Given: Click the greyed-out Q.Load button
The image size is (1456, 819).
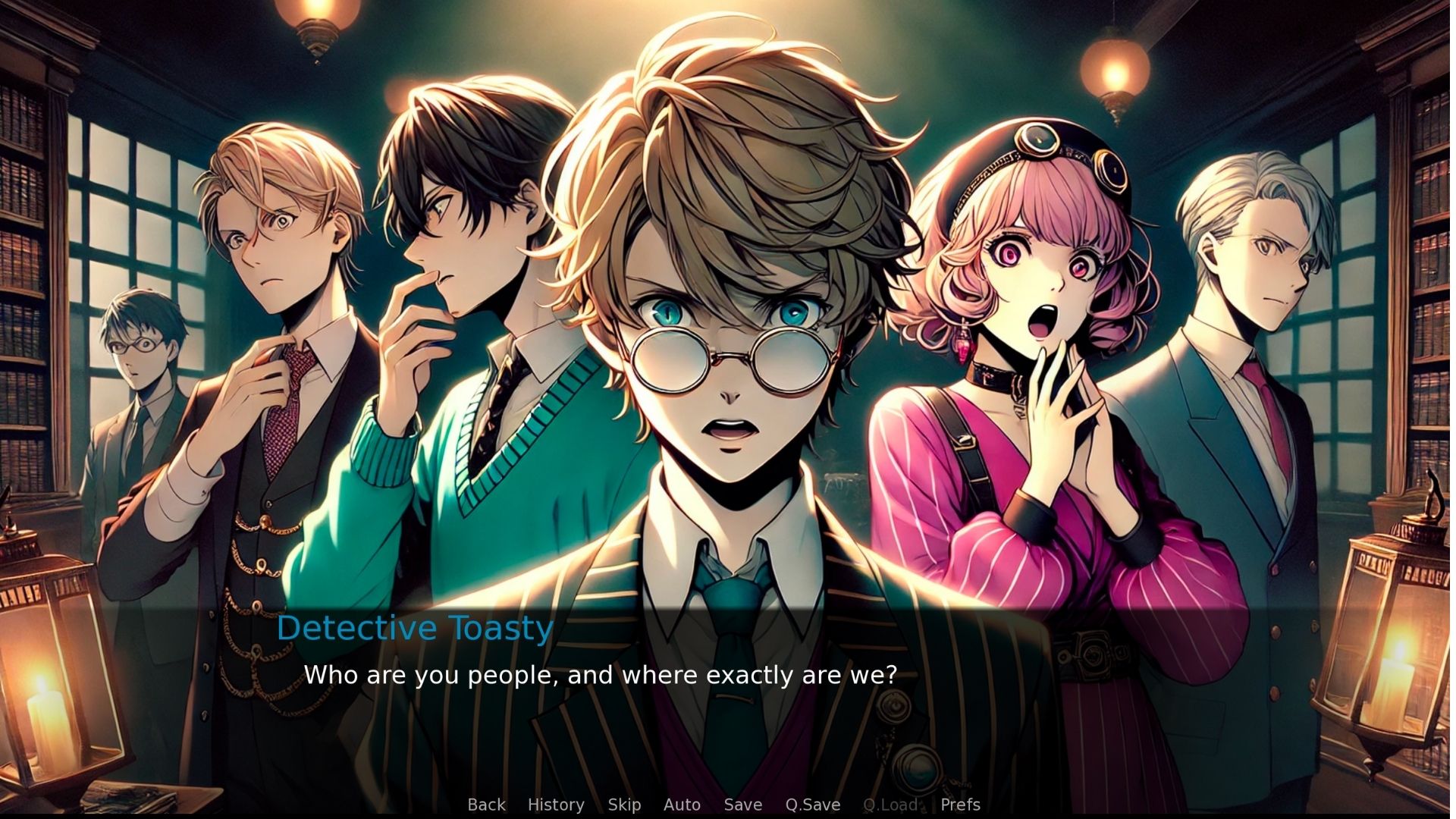Looking at the screenshot, I should (x=890, y=805).
